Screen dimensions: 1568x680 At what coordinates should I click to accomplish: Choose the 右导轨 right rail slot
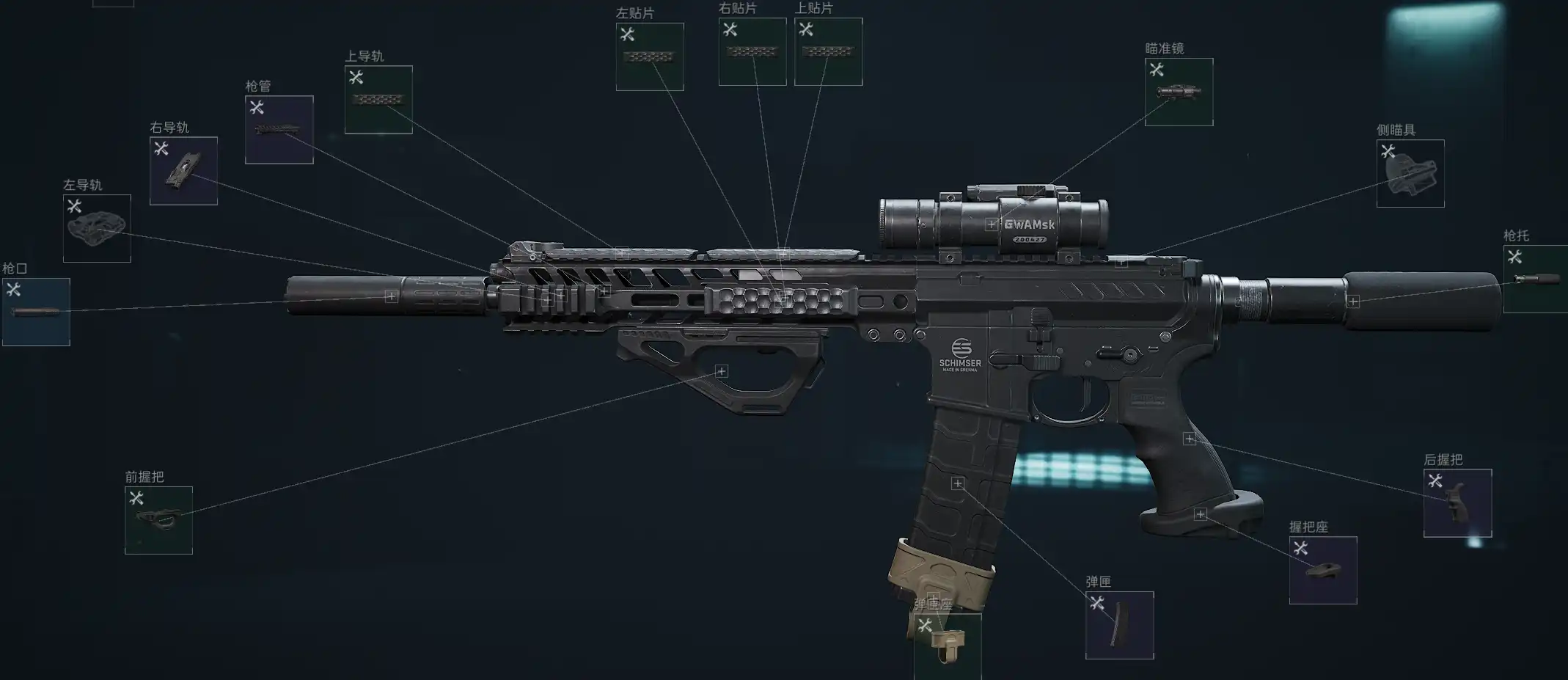[x=183, y=171]
